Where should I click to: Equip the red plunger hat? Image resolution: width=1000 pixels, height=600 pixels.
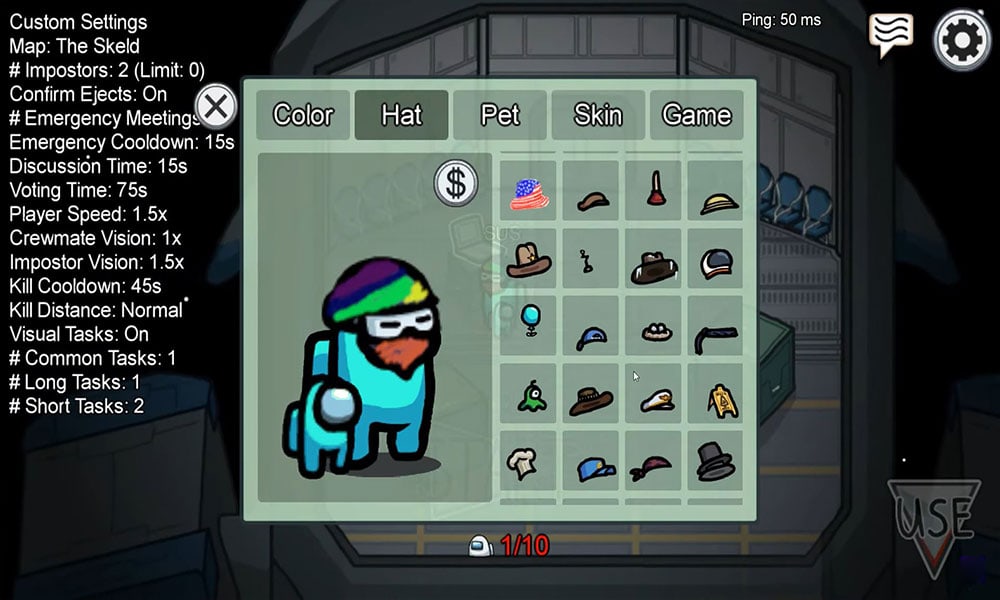point(656,190)
